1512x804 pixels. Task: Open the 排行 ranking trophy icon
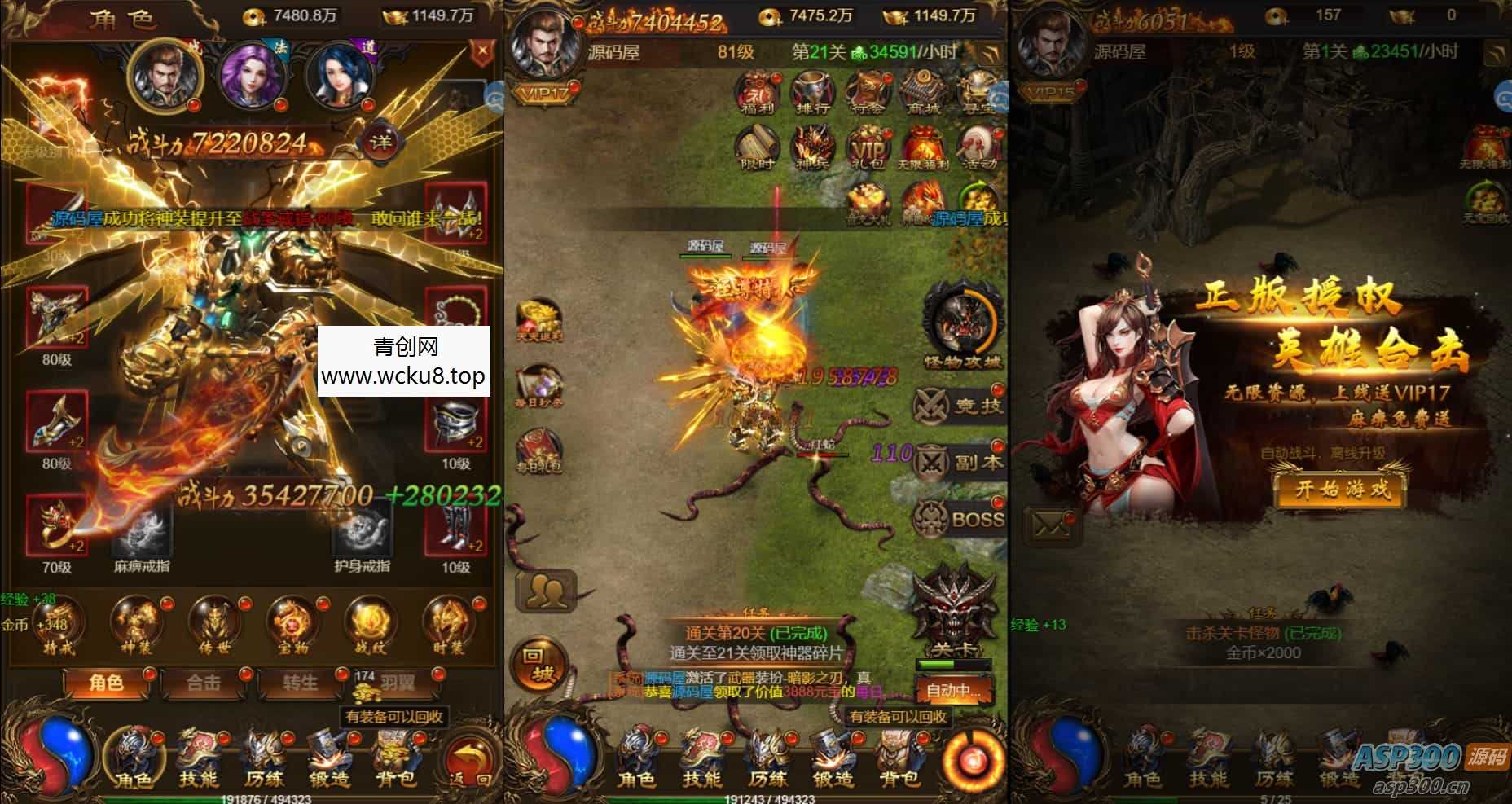click(x=811, y=91)
